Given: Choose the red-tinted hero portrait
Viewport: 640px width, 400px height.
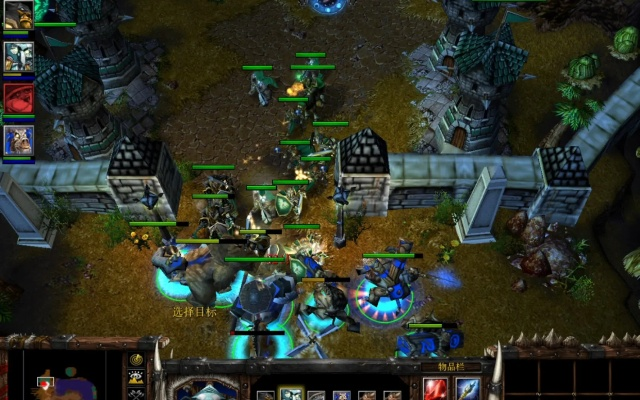Looking at the screenshot, I should click(18, 98).
